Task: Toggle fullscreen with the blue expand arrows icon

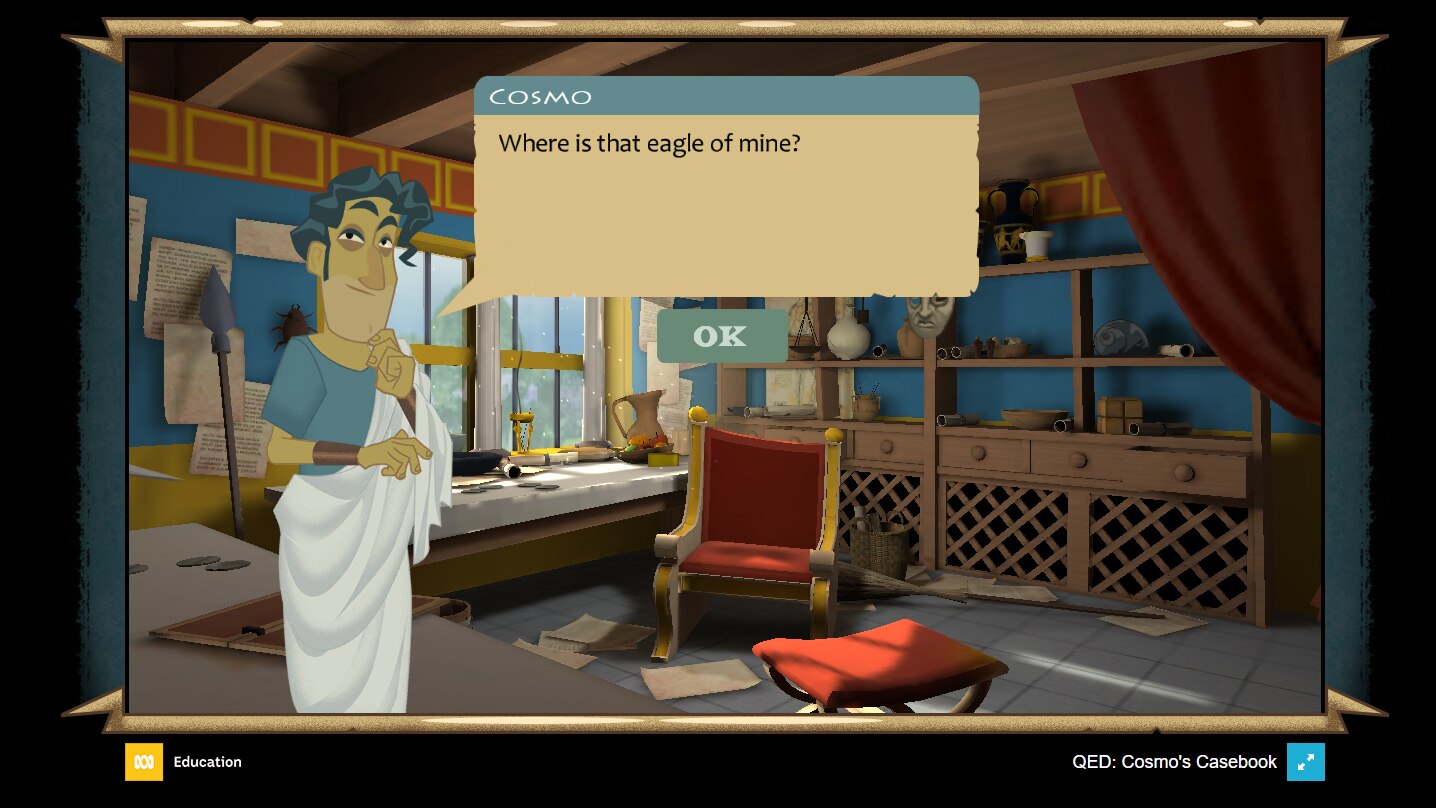Action: [1306, 762]
